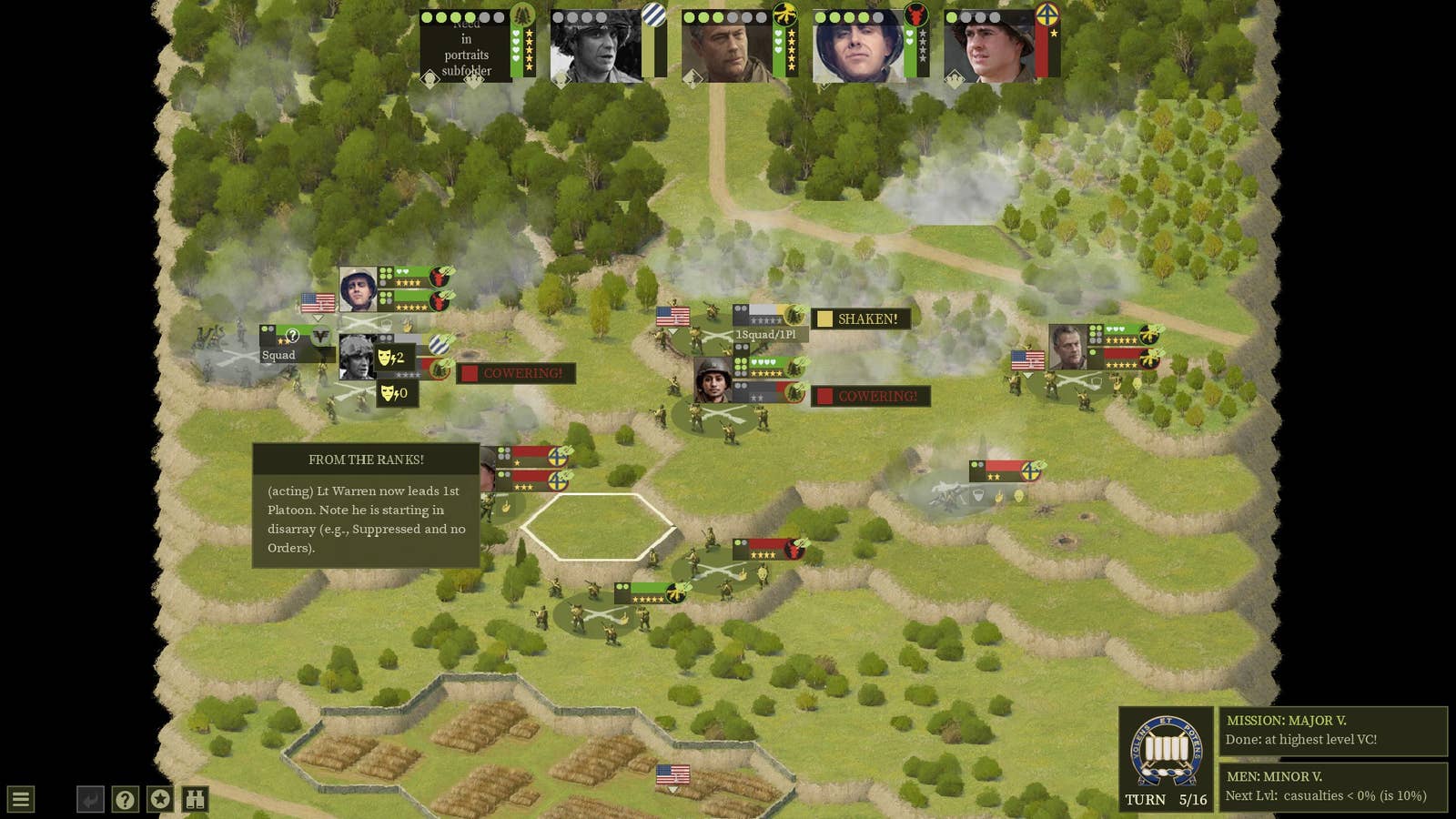Image resolution: width=1456 pixels, height=819 pixels.
Task: Toggle the binoculars view button
Action: click(x=196, y=800)
